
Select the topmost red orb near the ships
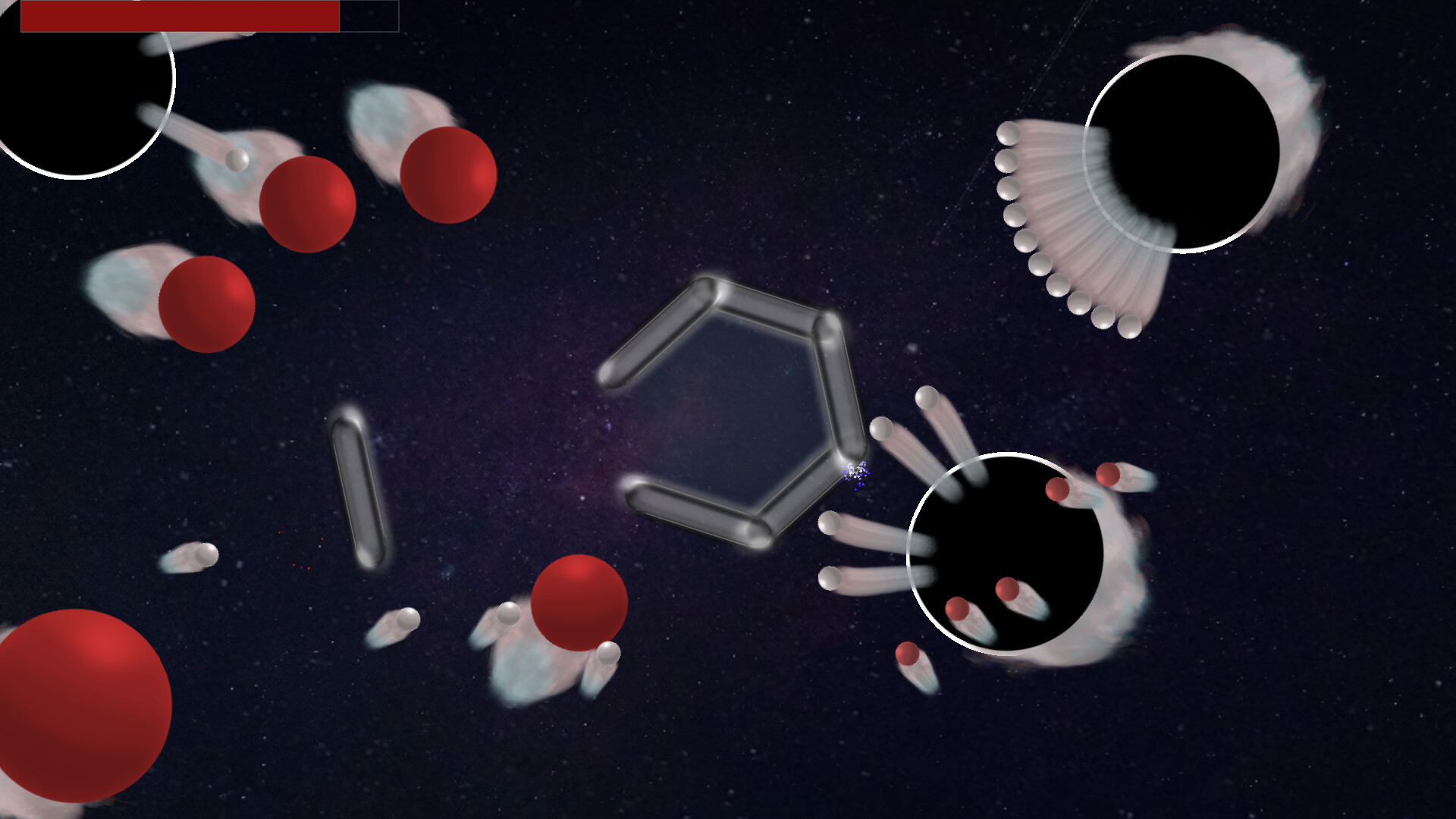(x=447, y=174)
